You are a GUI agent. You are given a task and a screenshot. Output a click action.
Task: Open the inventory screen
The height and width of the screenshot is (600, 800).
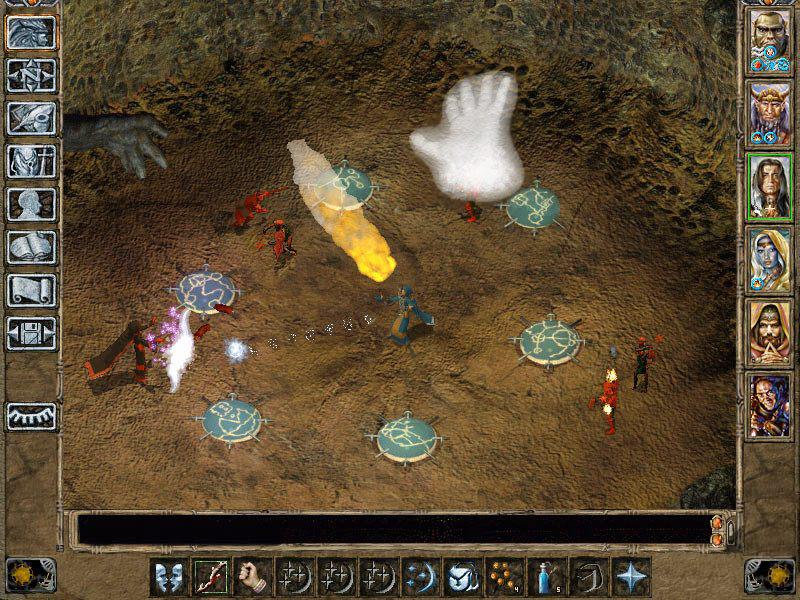point(30,161)
